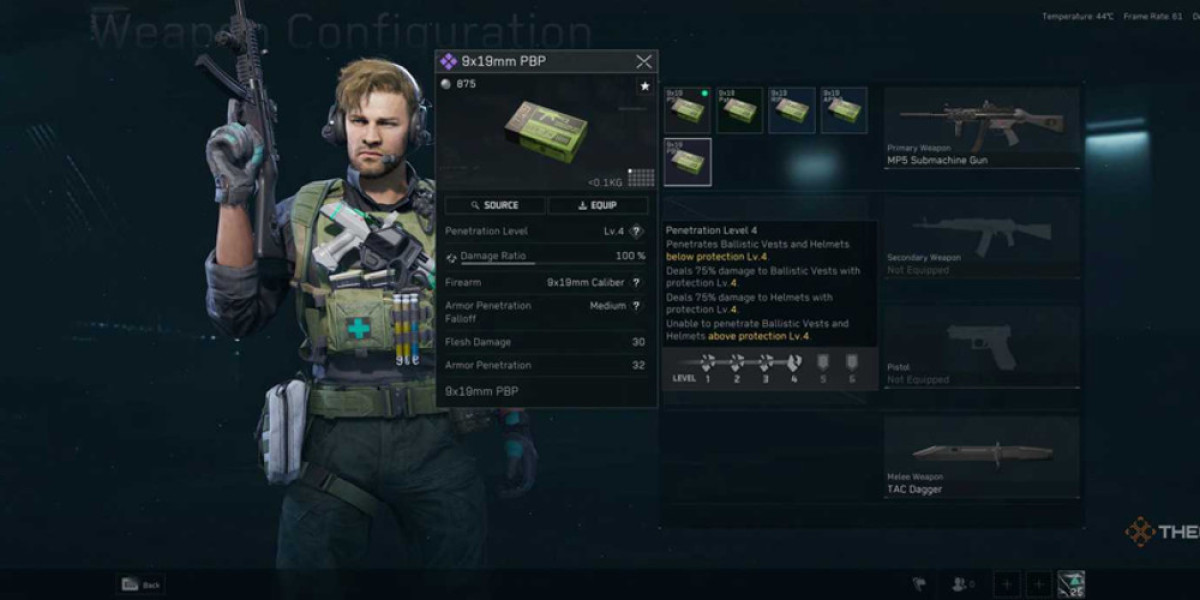Equip the 9x19mm PBP ammo
Viewport: 1200px width, 600px height.
598,205
